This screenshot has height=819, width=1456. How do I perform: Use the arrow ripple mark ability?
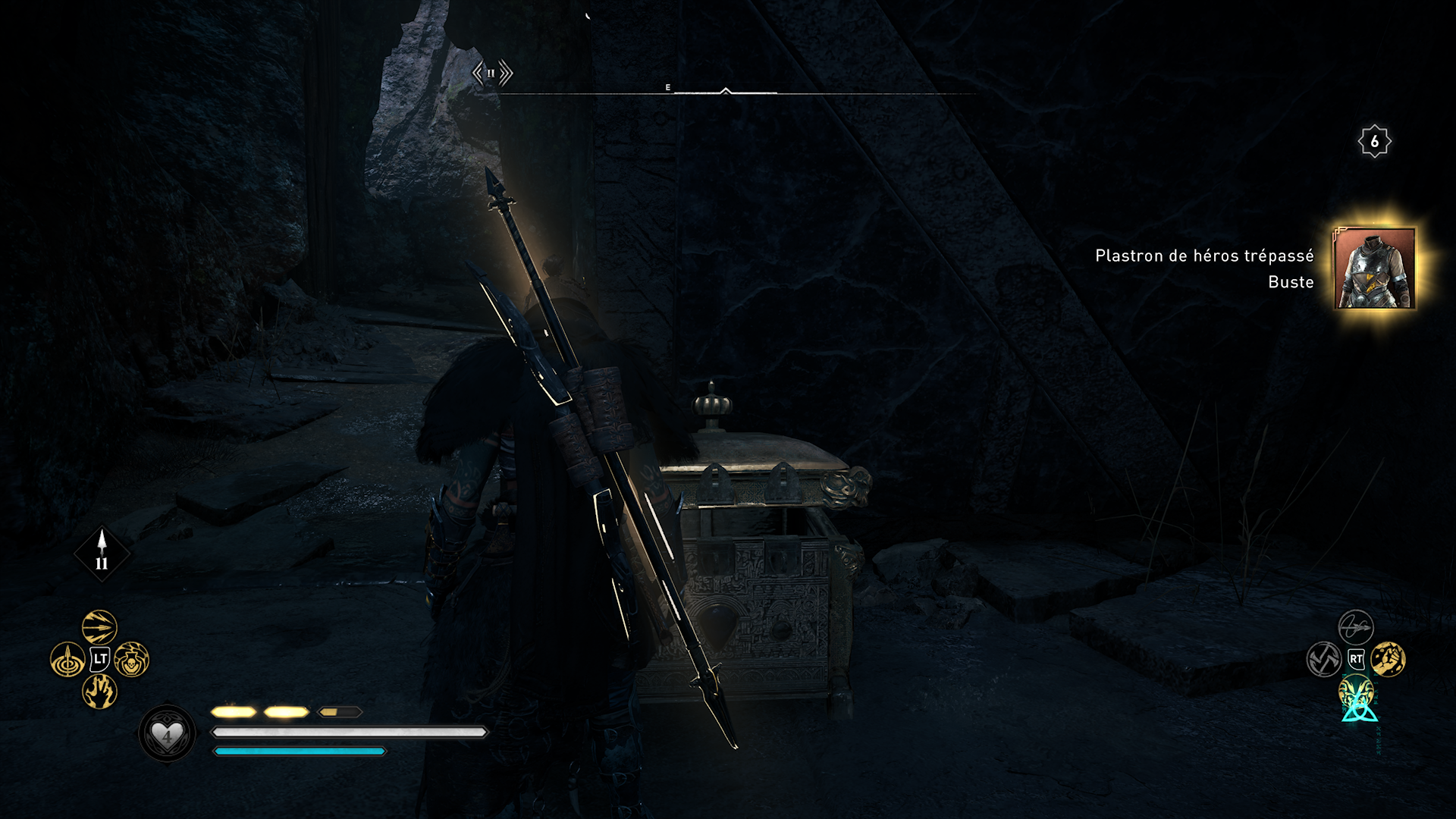click(x=67, y=660)
